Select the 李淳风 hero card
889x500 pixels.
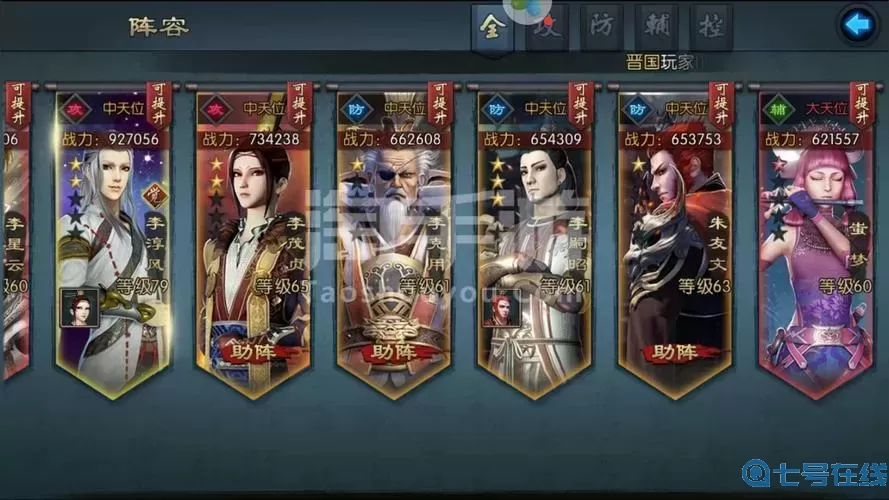click(111, 250)
